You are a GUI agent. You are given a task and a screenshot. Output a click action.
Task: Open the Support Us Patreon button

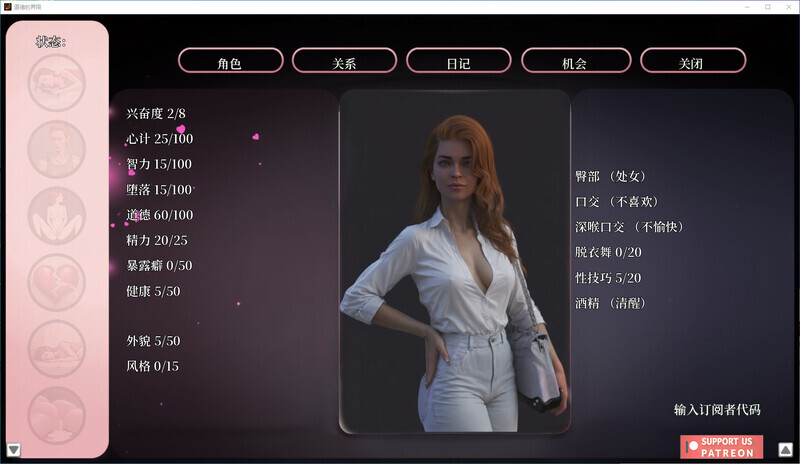721,447
